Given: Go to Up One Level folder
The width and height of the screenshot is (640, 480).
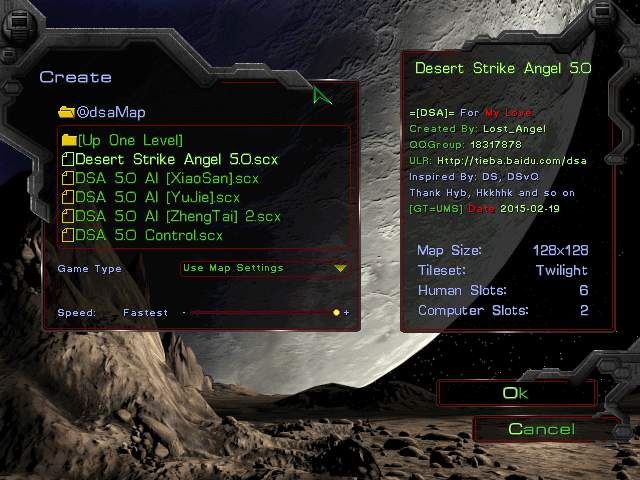Looking at the screenshot, I should (x=128, y=140).
